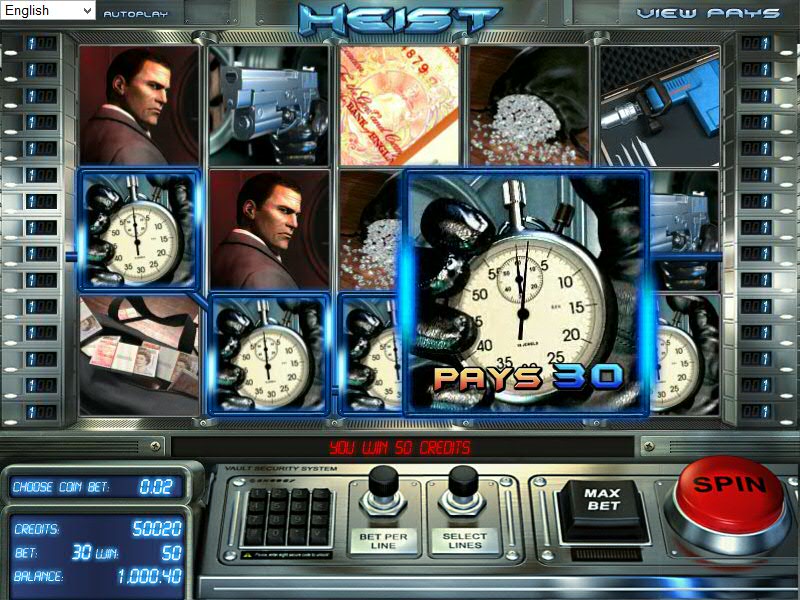Click the vault security keypad
This screenshot has height=600, width=800.
tap(289, 515)
